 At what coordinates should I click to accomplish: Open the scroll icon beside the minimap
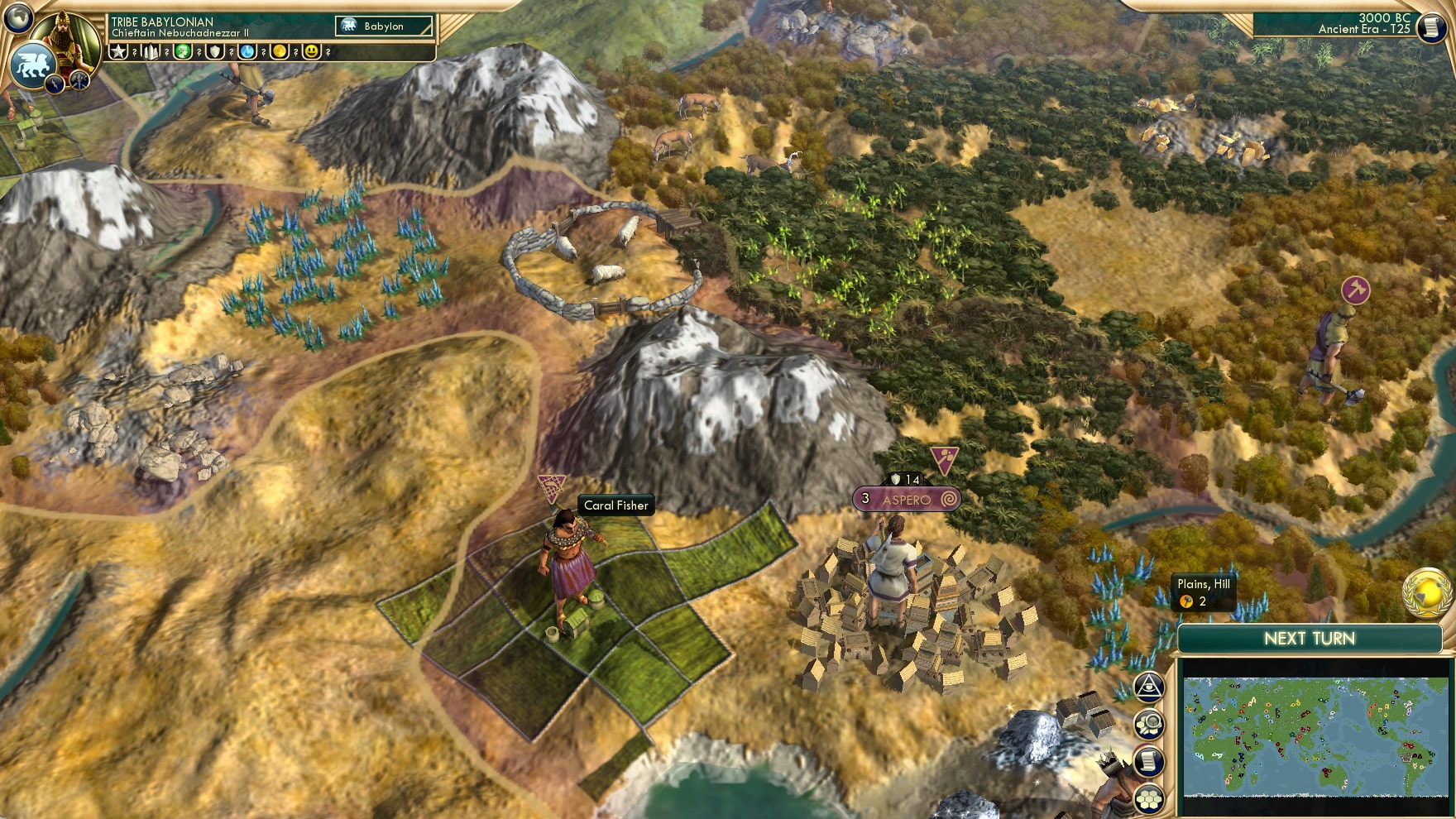(1149, 761)
